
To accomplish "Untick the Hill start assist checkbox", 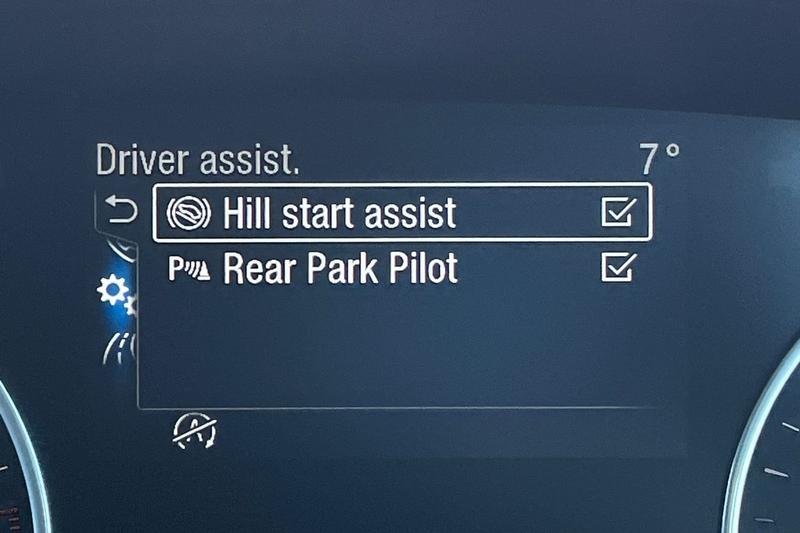I will click(618, 212).
